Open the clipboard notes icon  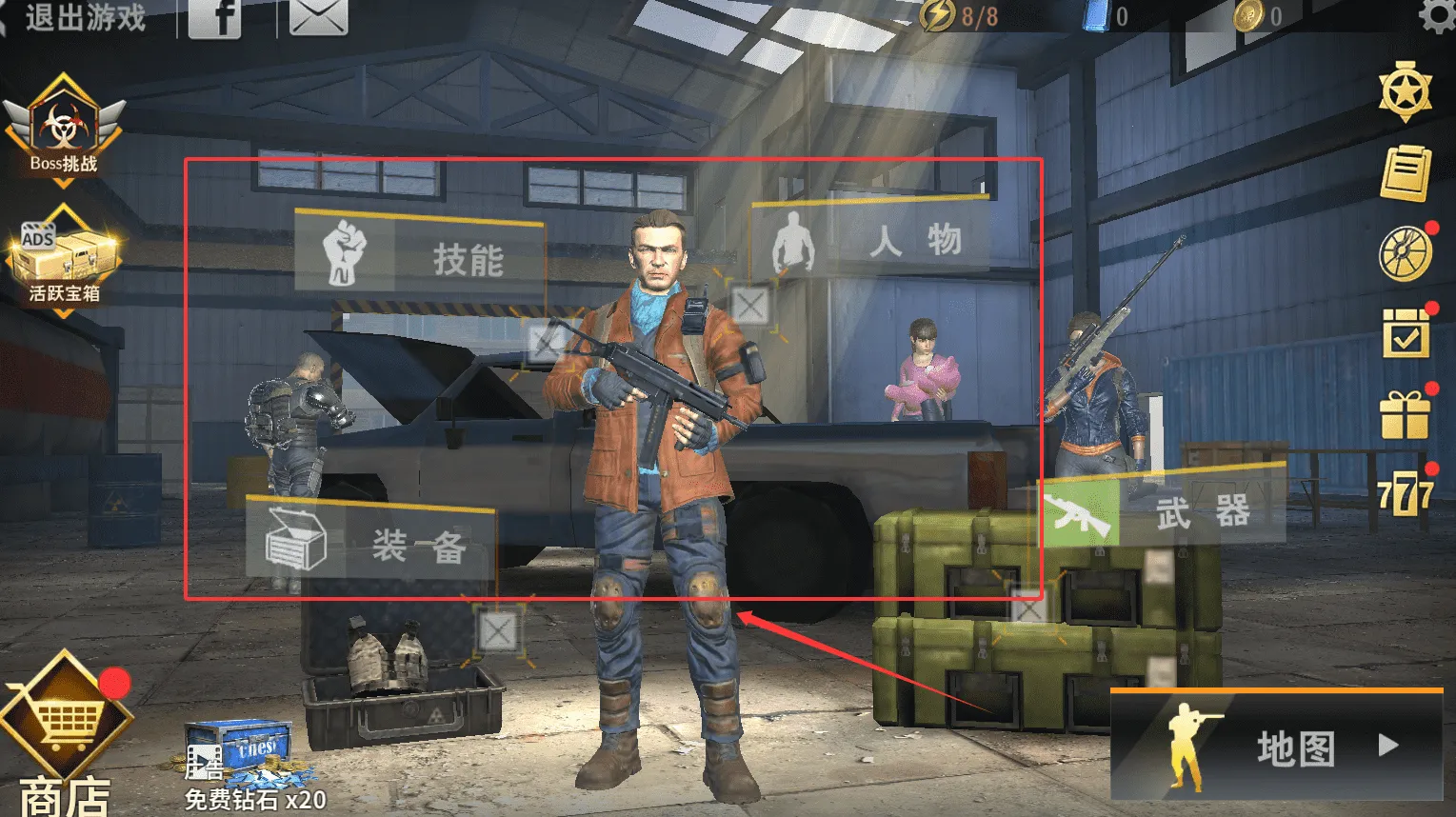click(1406, 172)
